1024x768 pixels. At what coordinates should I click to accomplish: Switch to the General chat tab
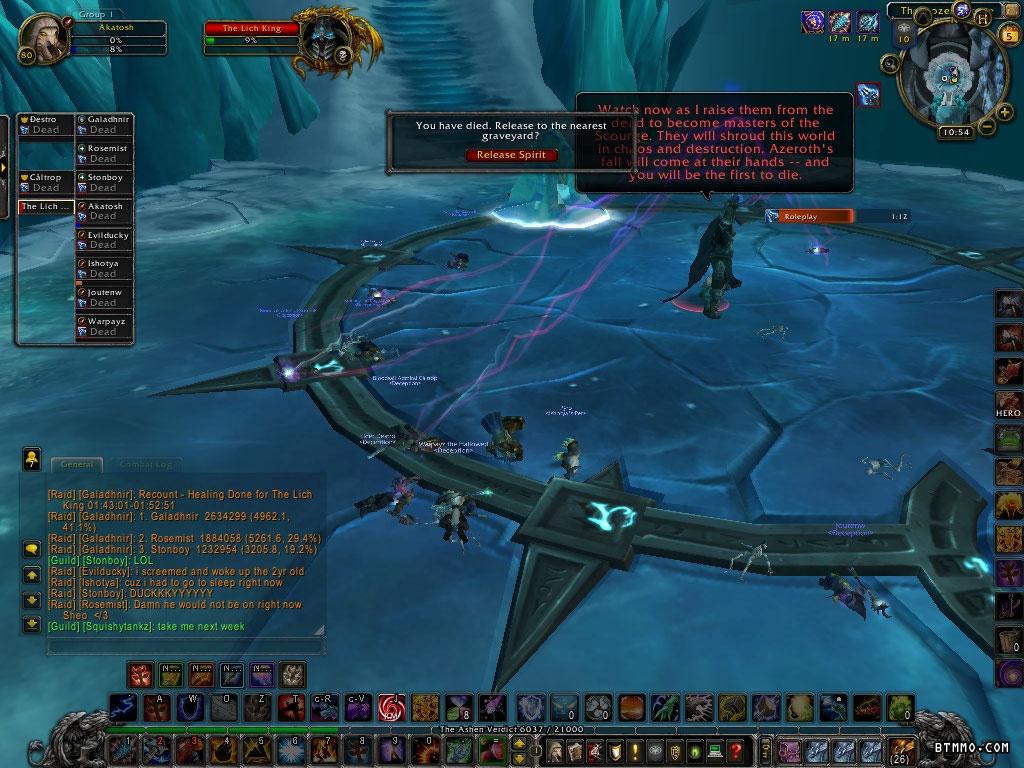point(77,464)
